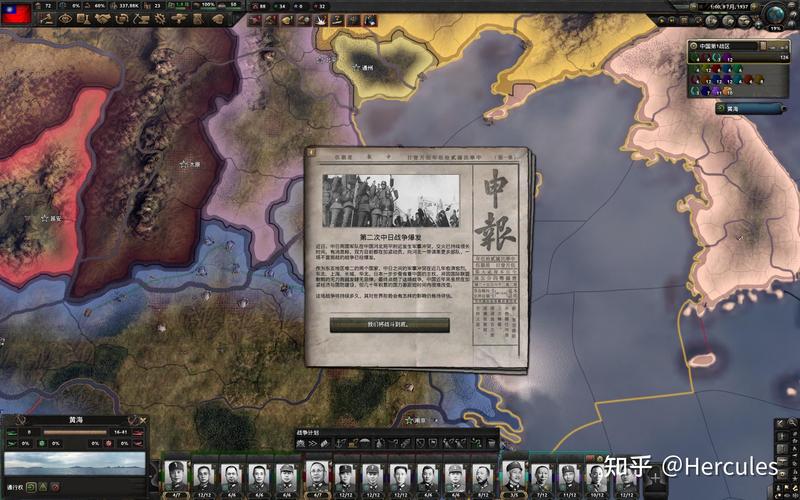The height and width of the screenshot is (500, 800).
Task: Select the first general portrait in army bar
Action: click(175, 475)
